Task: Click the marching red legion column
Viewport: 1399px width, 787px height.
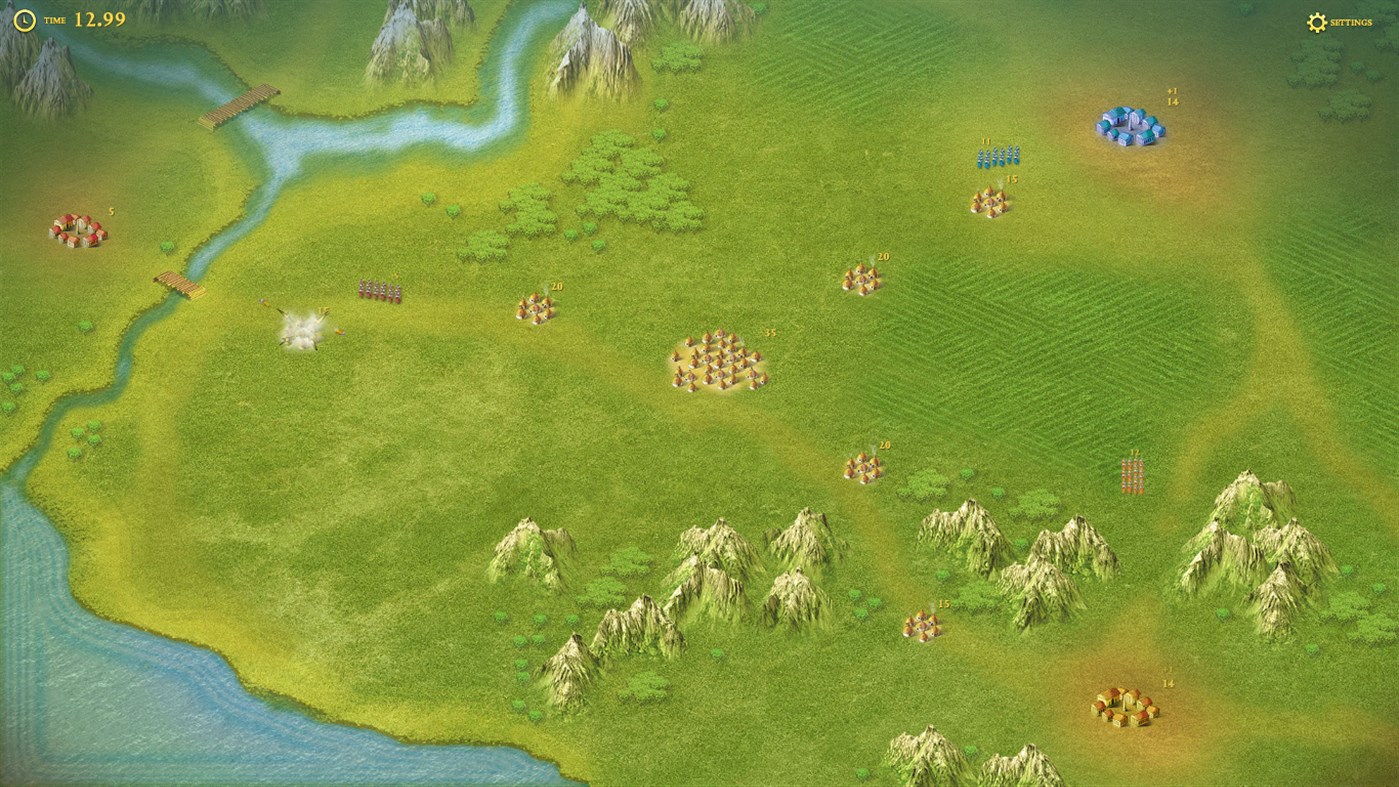Action: 380,289
